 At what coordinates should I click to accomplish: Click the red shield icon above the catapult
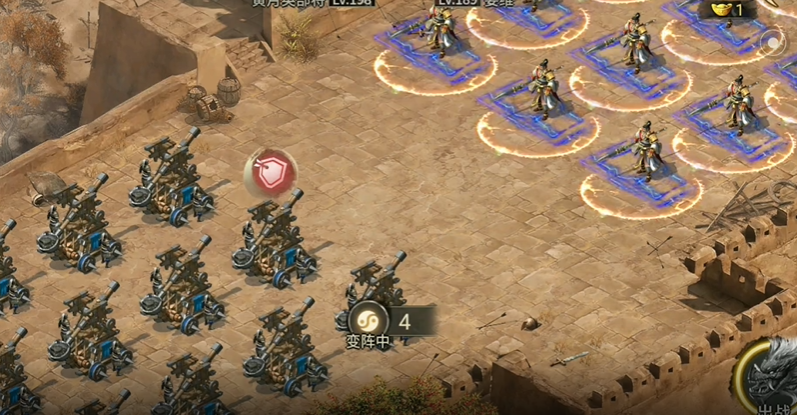(x=267, y=174)
